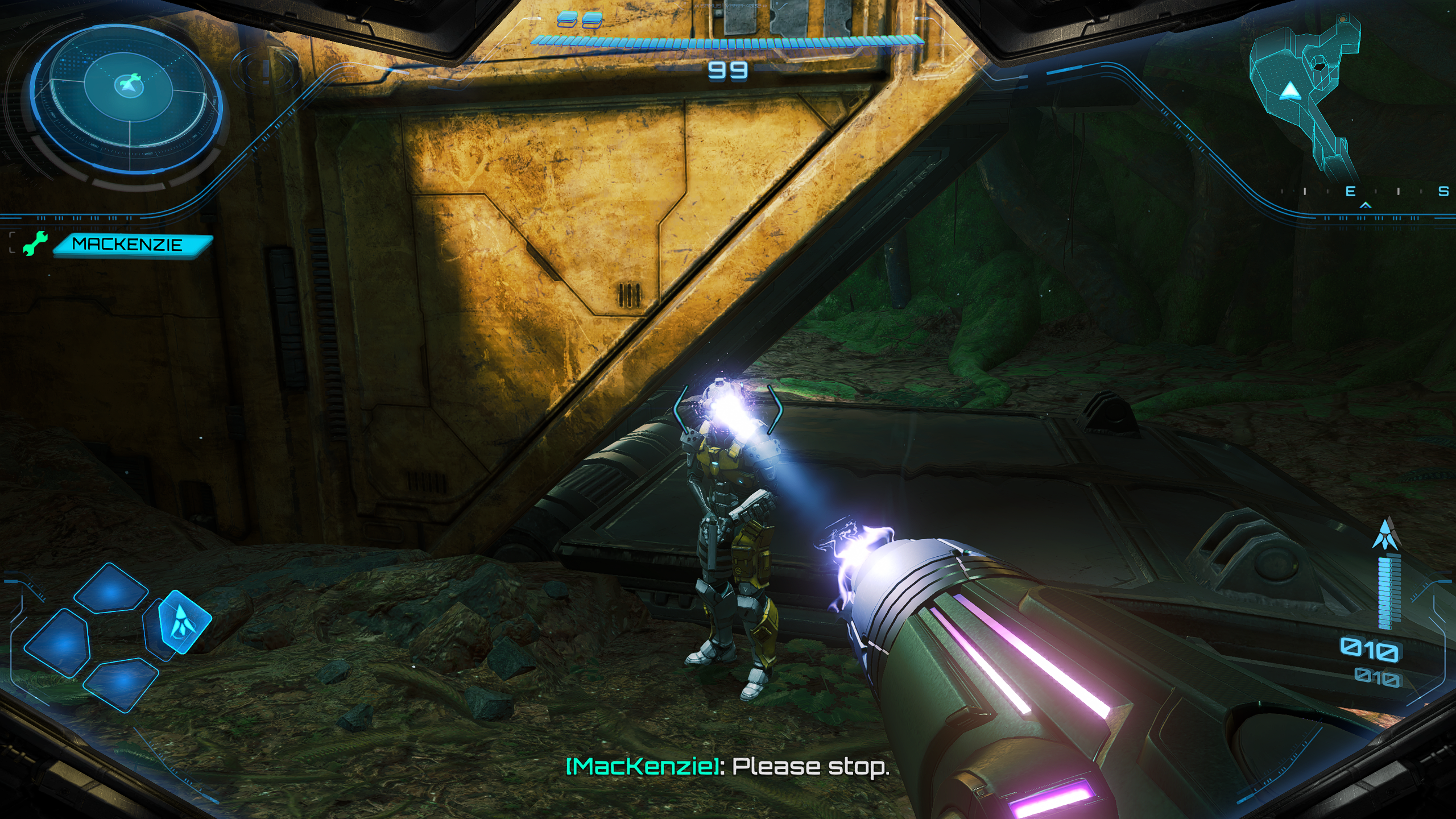Click the missile icon above the ammo gauge

(1385, 535)
